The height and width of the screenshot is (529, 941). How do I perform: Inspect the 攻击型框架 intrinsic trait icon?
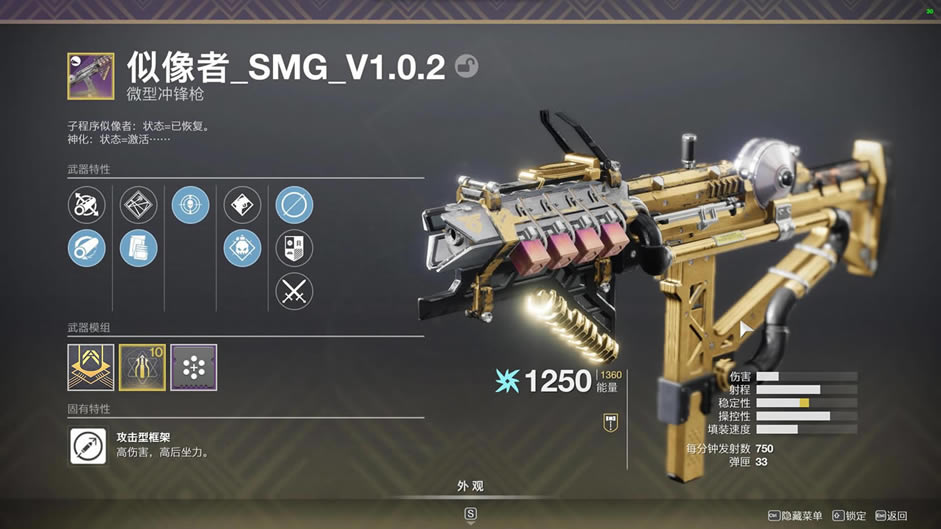[88, 445]
